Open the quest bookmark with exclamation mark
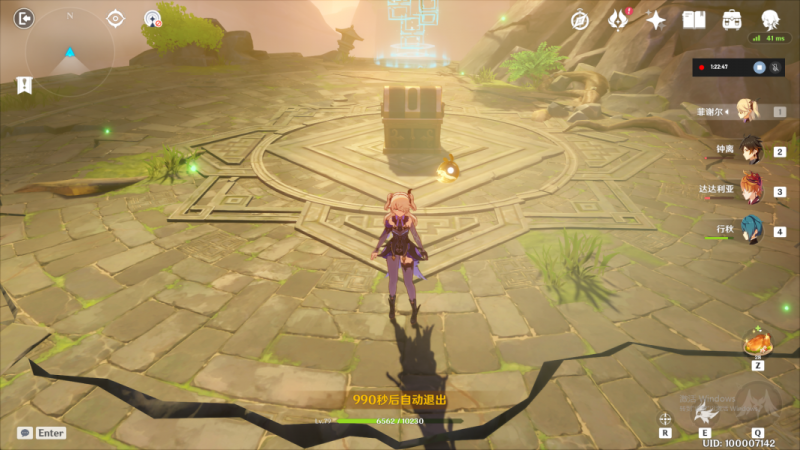800x450 pixels. tap(21, 86)
